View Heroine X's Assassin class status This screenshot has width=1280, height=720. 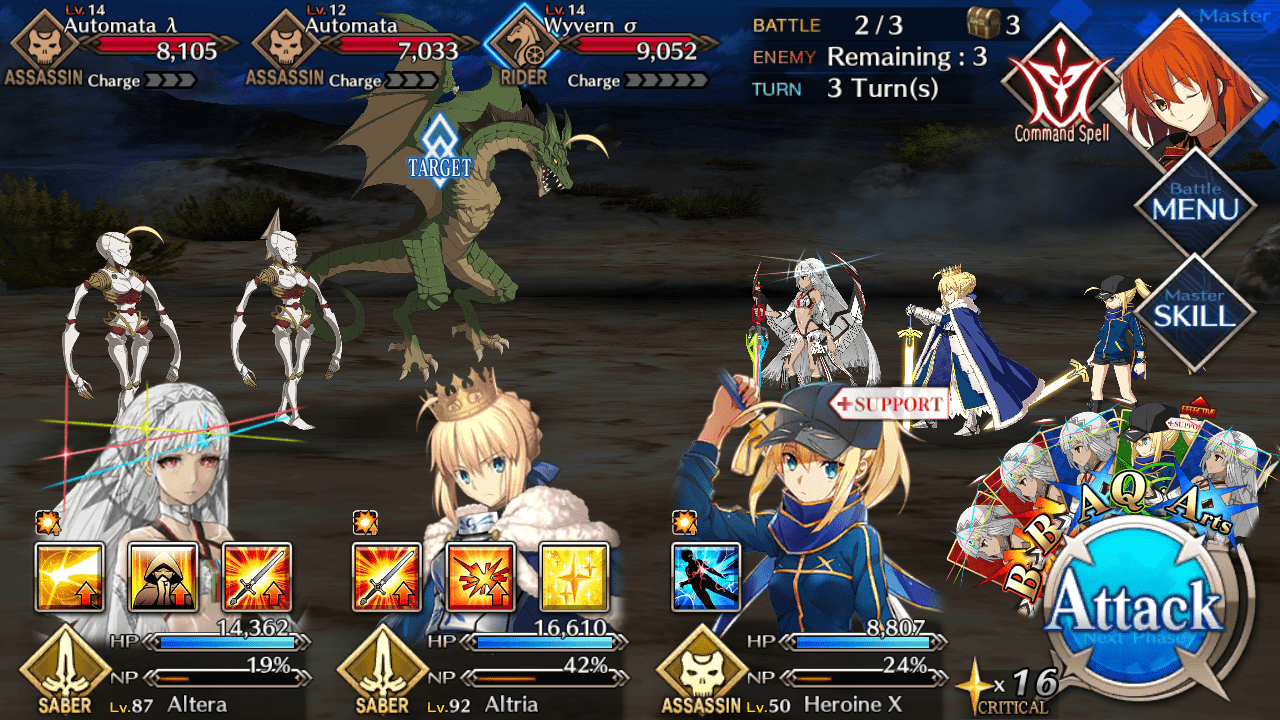point(702,672)
